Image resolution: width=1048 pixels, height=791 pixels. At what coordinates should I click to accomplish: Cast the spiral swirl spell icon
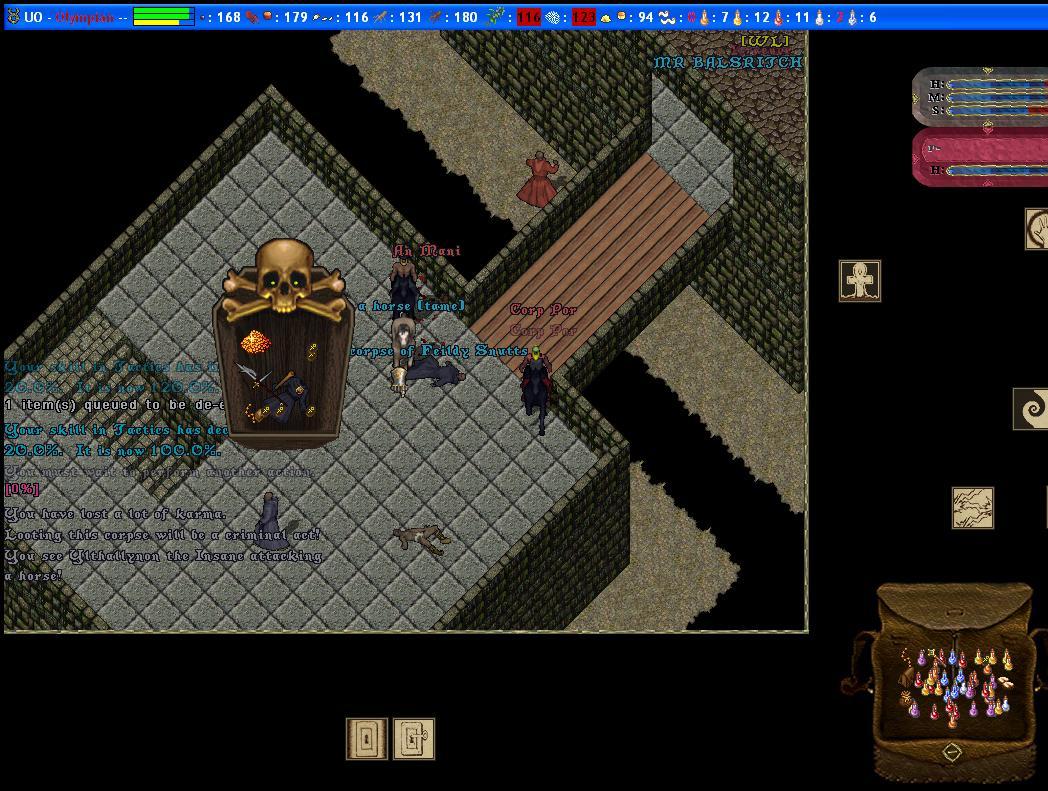(1031, 409)
